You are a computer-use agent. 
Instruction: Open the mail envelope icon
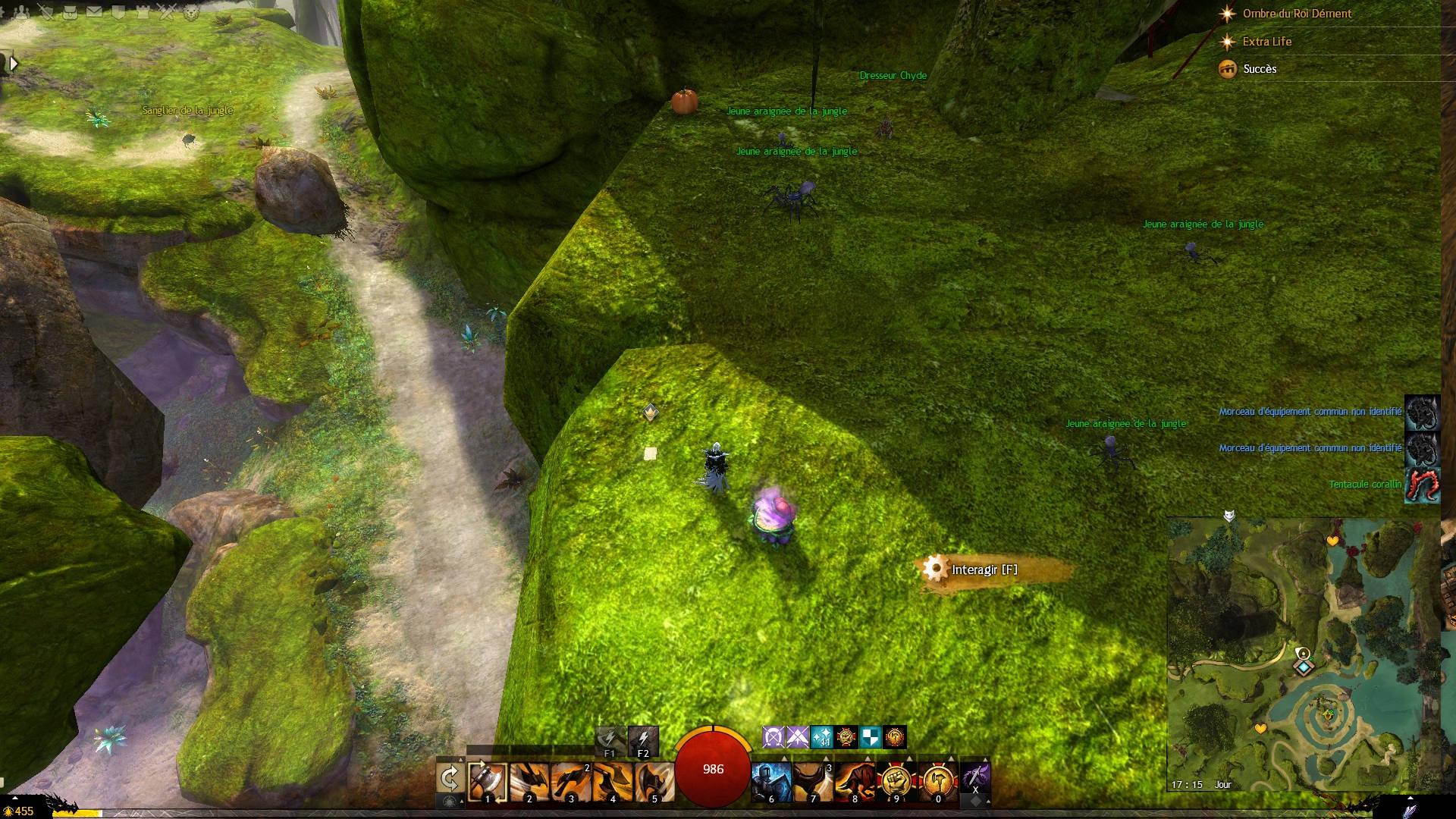[x=94, y=12]
